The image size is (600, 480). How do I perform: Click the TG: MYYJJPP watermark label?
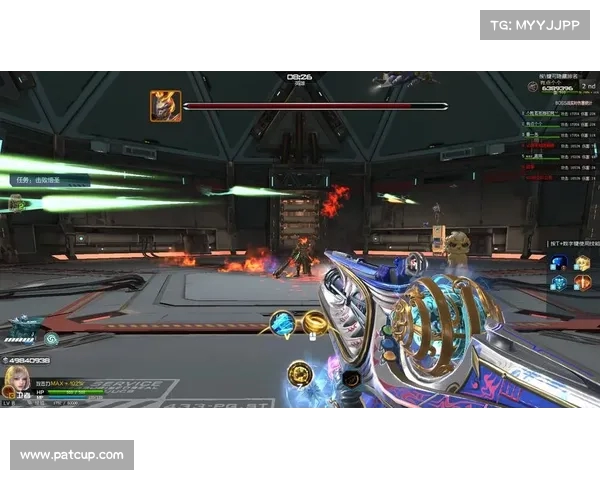coord(534,25)
